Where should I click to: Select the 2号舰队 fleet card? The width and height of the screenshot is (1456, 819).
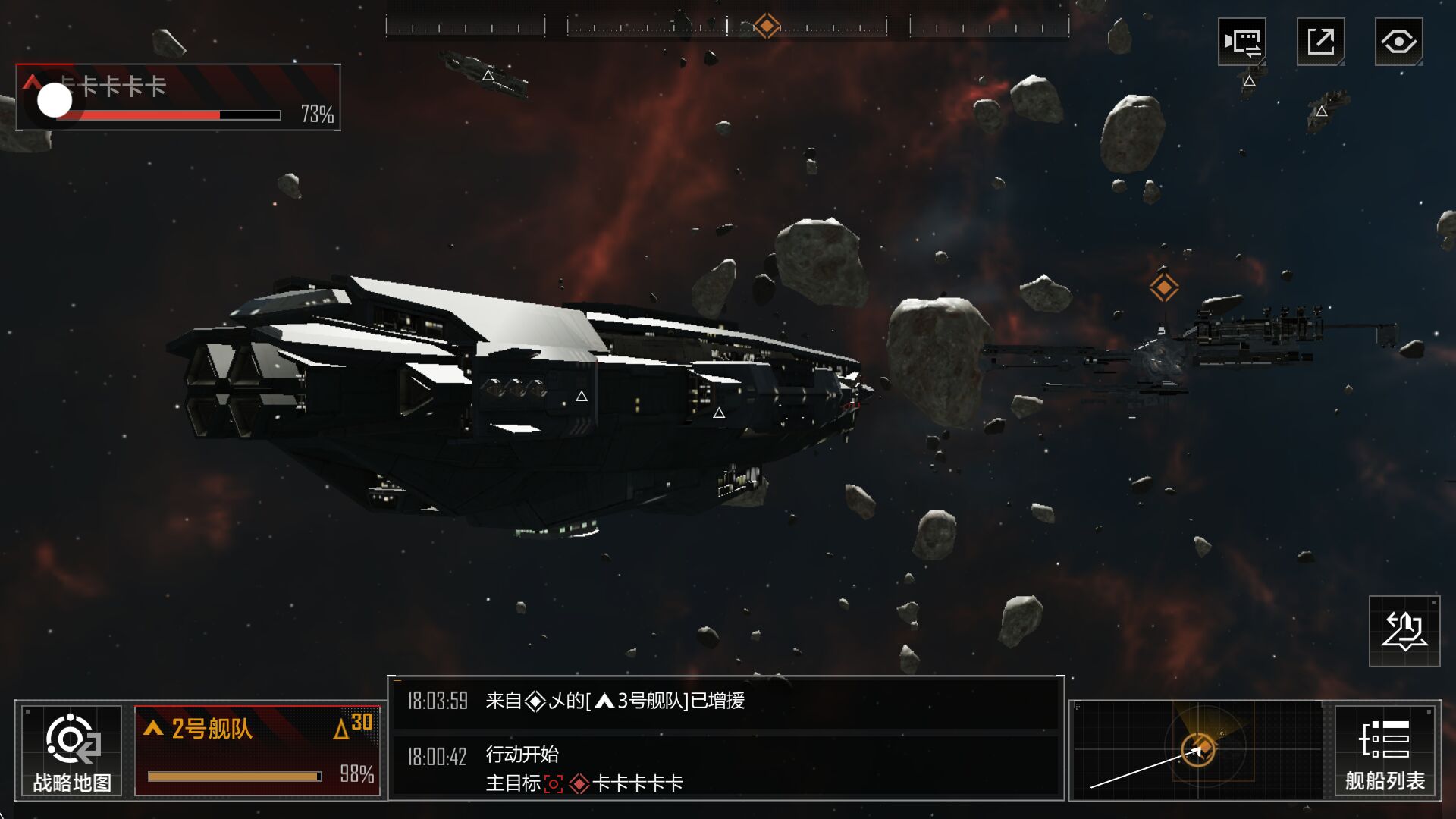(257, 751)
